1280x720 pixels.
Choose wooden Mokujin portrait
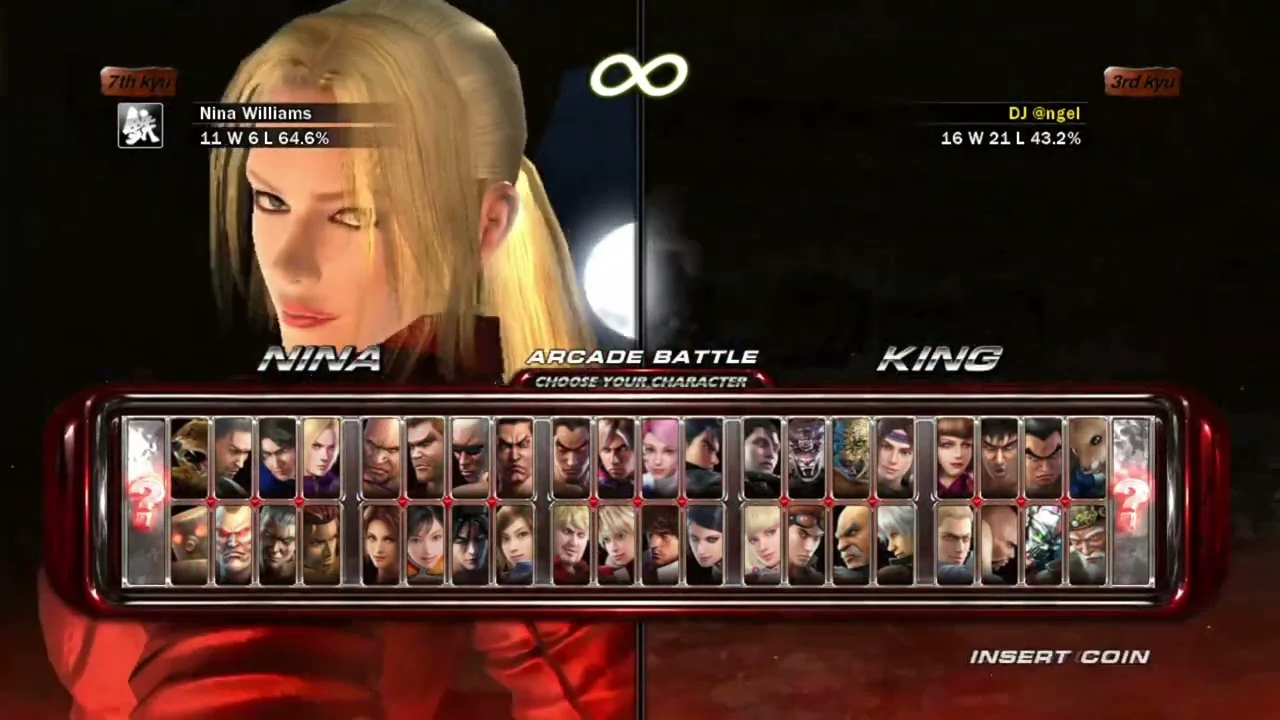click(190, 544)
